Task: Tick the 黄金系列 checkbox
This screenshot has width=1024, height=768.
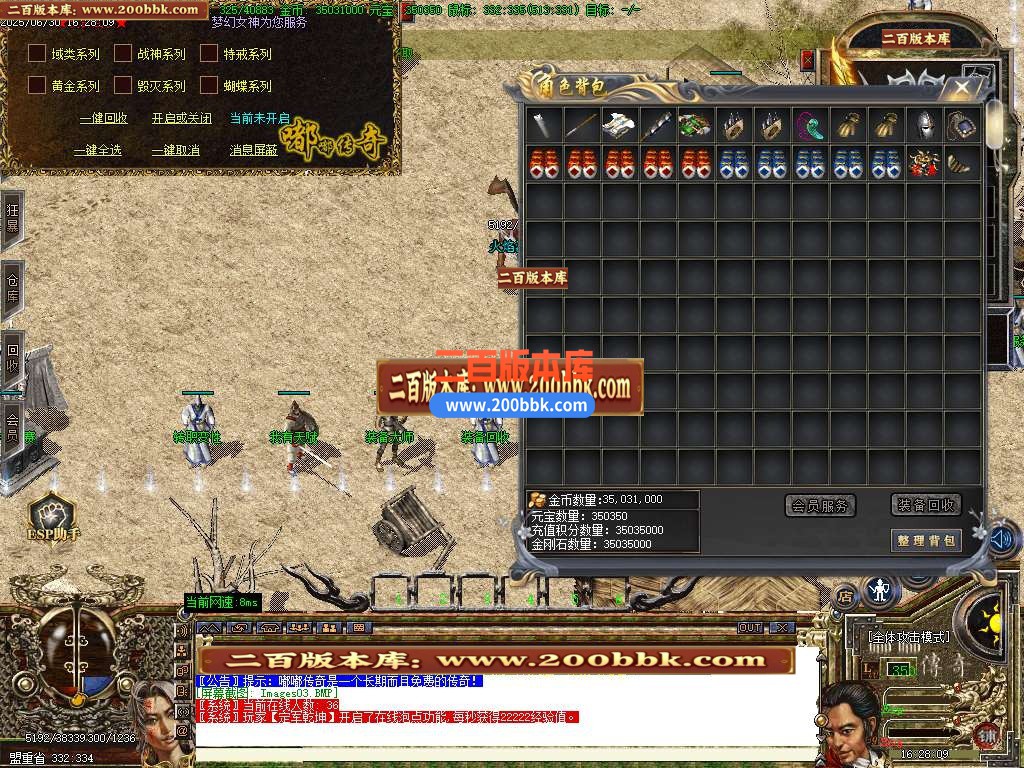Action: (x=37, y=86)
